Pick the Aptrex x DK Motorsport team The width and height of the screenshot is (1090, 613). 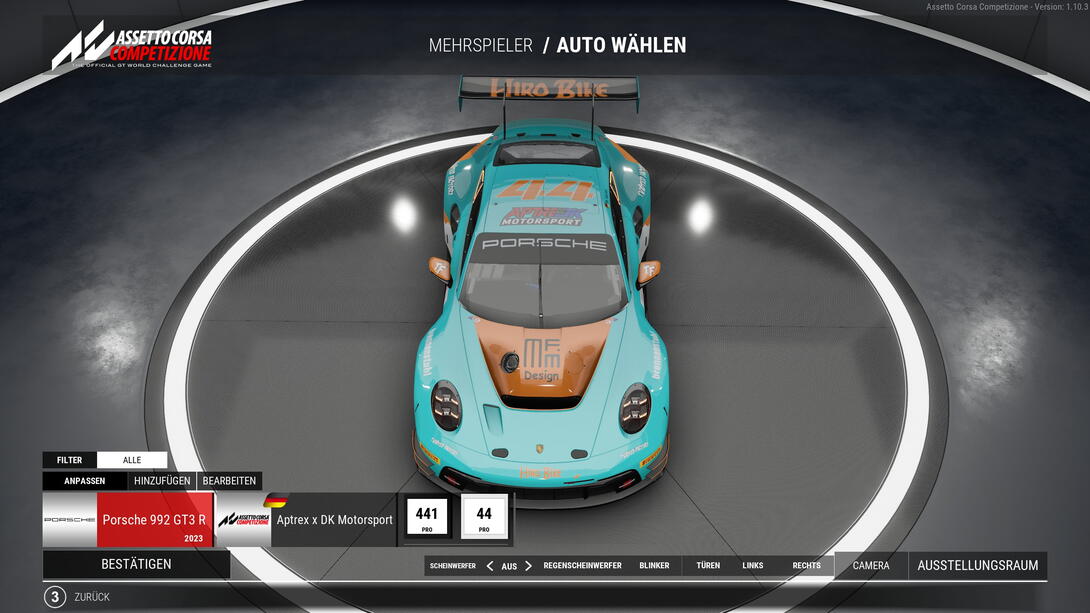tap(305, 519)
